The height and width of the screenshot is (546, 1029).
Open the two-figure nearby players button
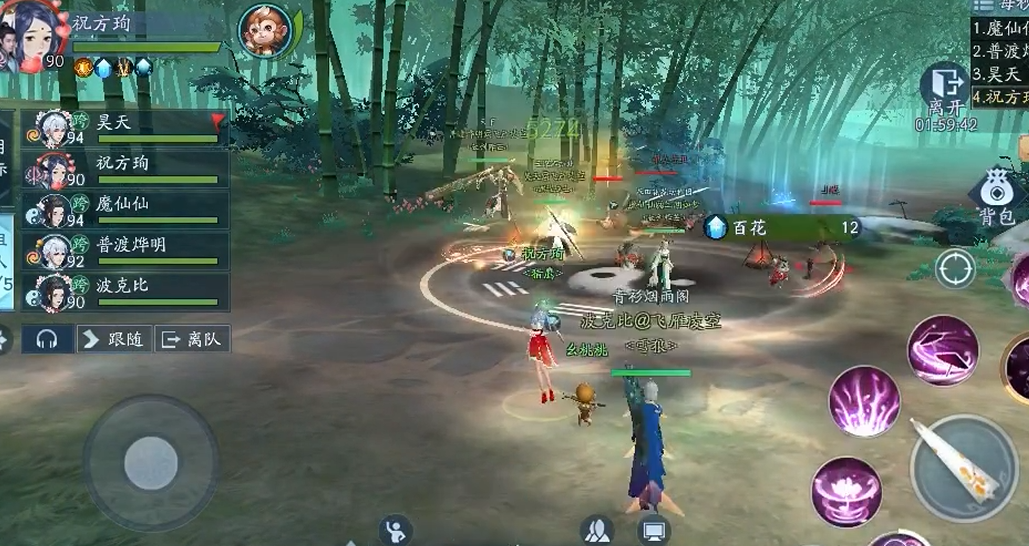coord(597,529)
